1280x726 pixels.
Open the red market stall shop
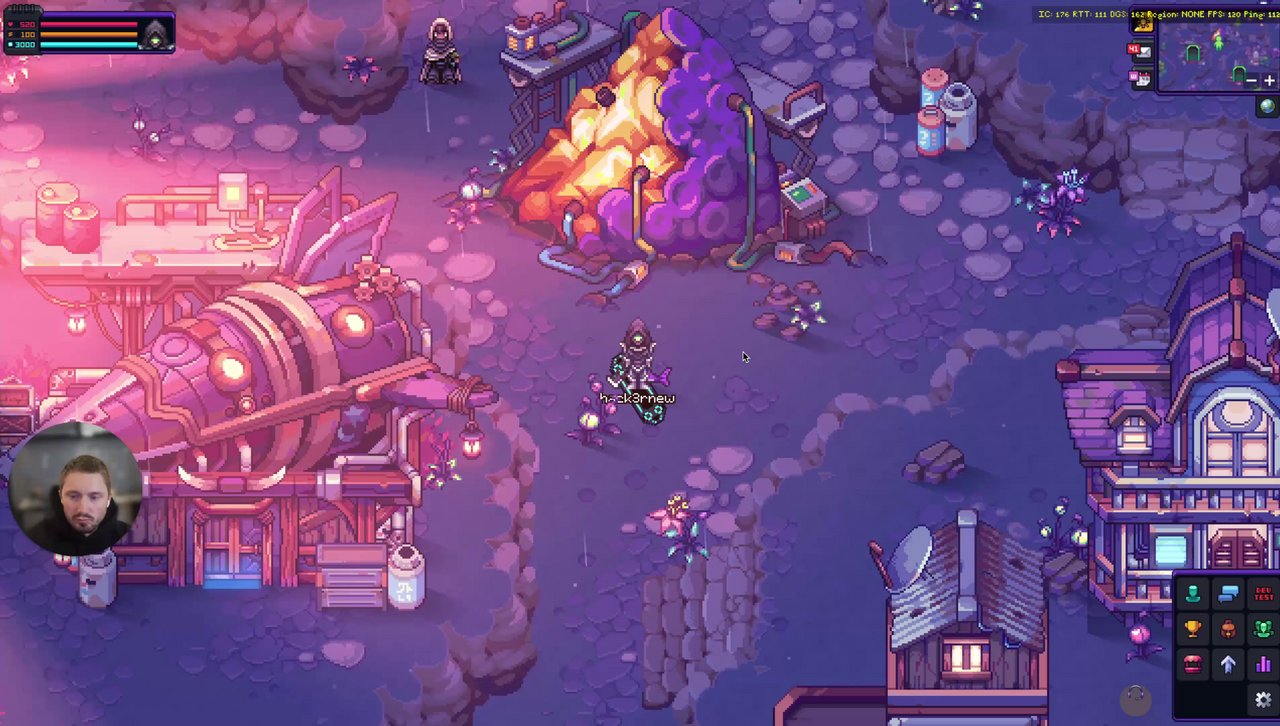pos(1192,664)
